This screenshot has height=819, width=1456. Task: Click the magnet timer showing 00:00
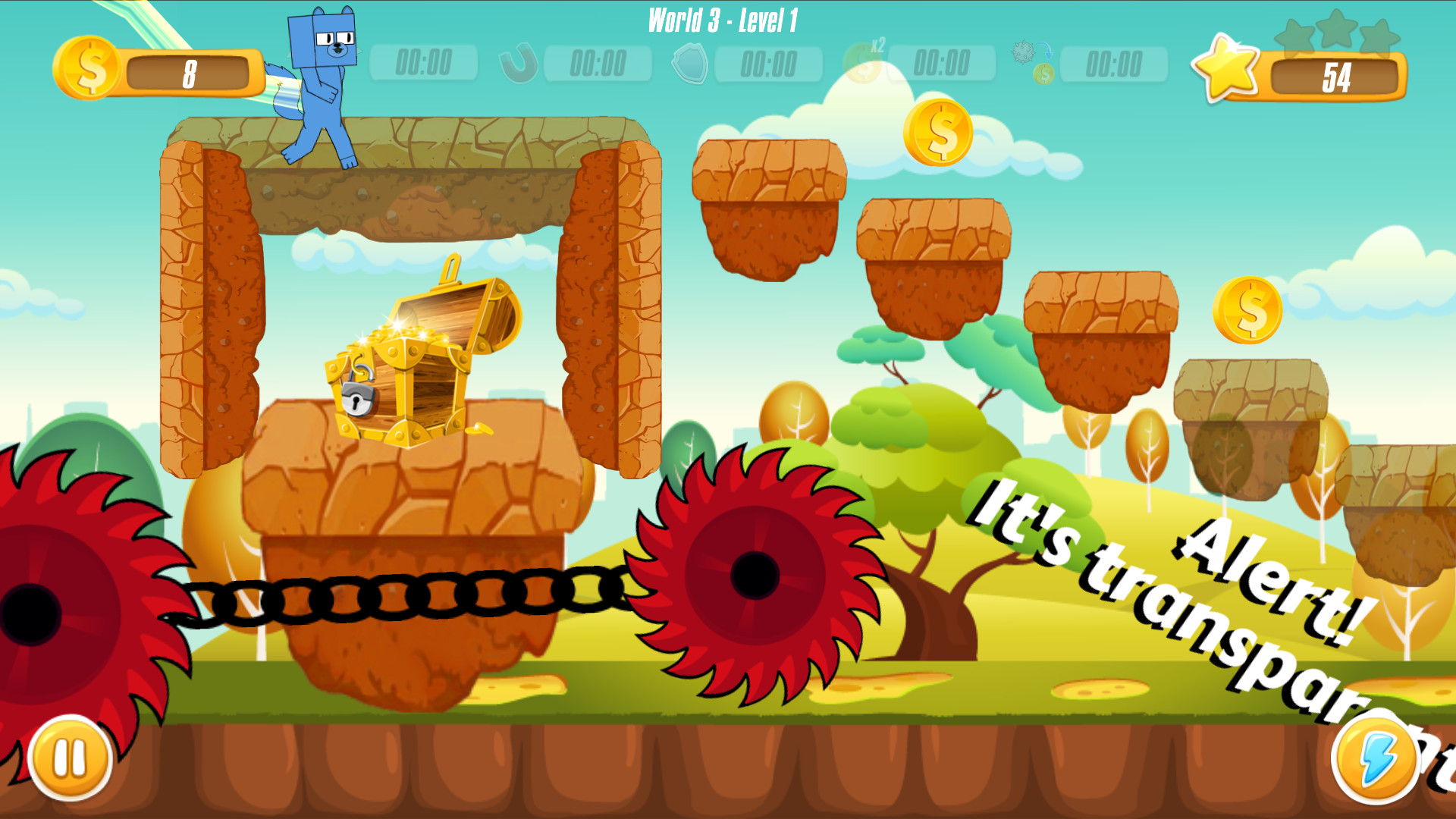599,64
